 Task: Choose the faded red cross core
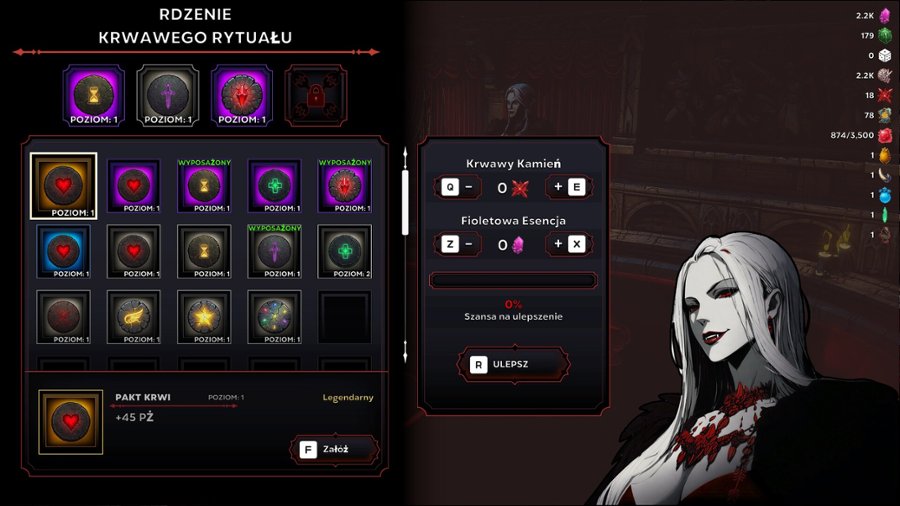64,316
